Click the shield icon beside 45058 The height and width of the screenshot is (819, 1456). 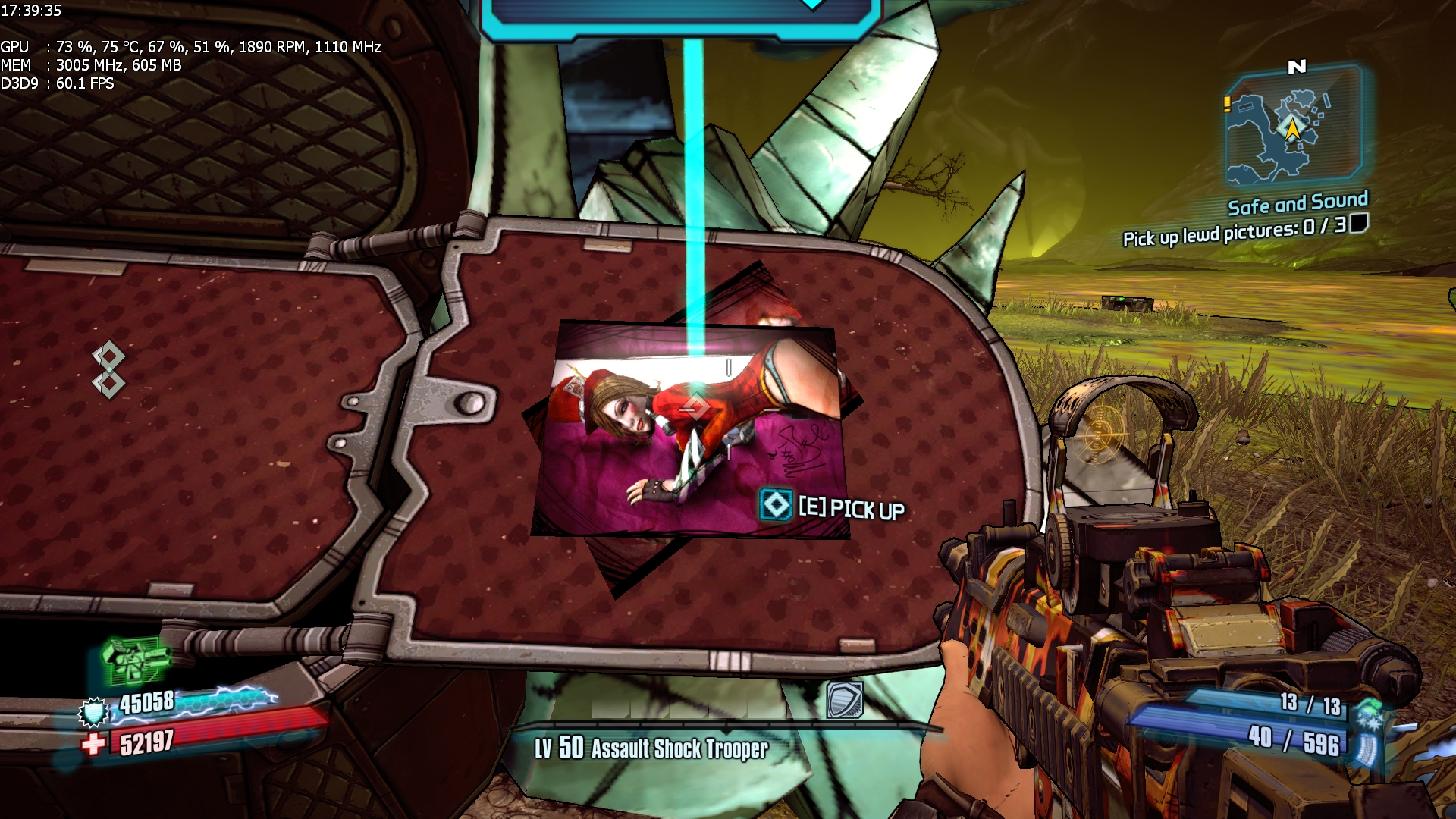[95, 712]
